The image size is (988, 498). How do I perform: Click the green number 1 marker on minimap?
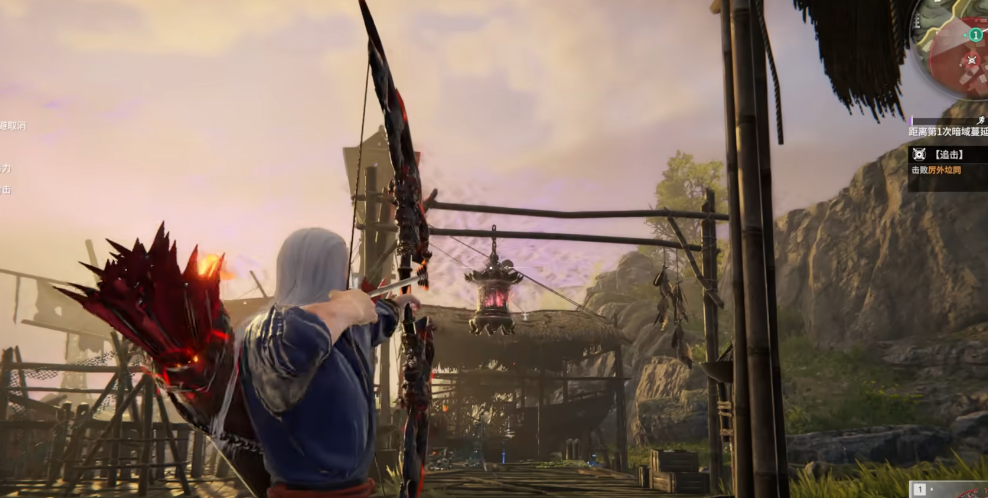[x=975, y=35]
